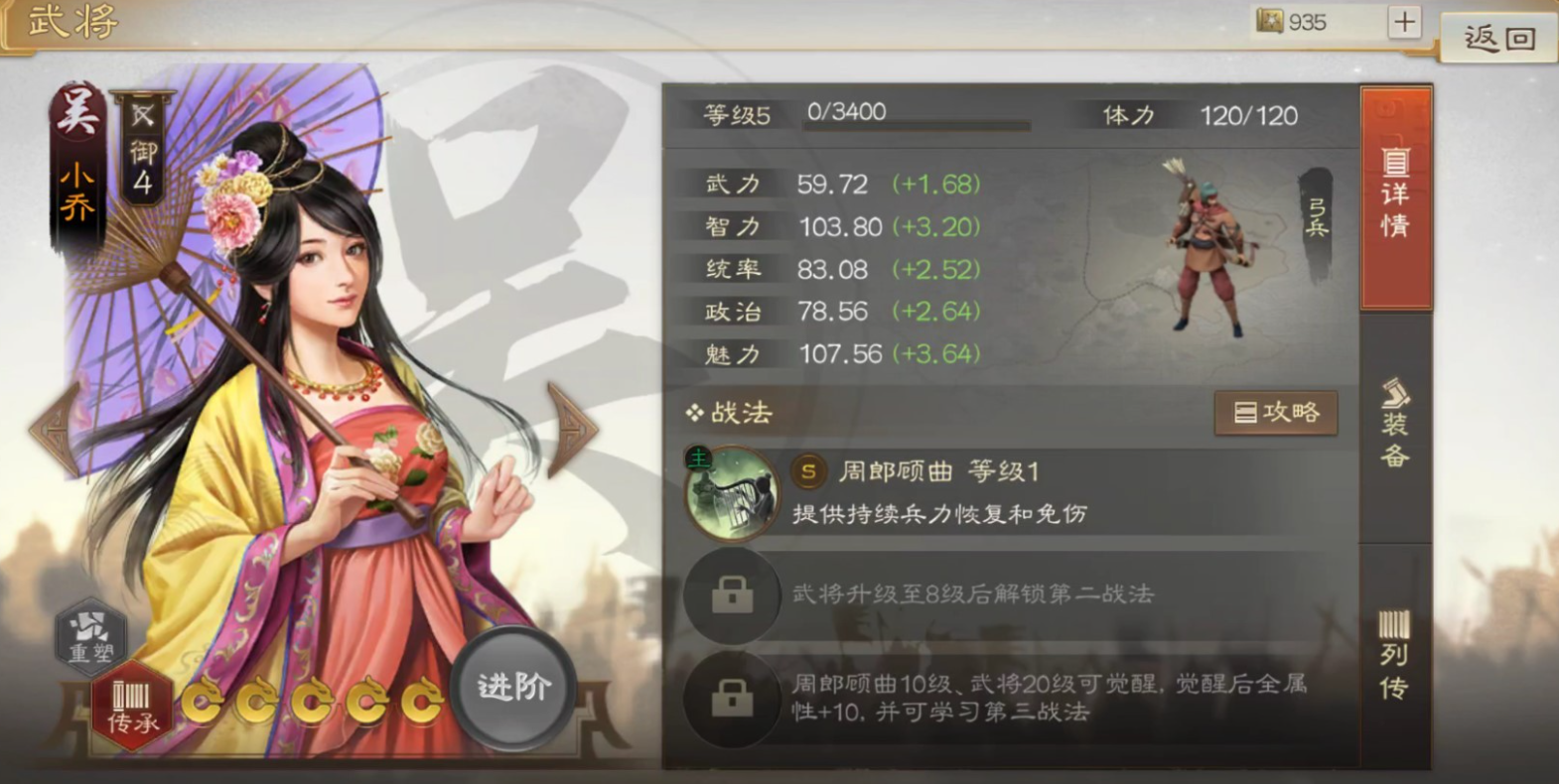Open the 攻略 strategy guide
The height and width of the screenshot is (784, 1559).
pyautogui.click(x=1276, y=413)
